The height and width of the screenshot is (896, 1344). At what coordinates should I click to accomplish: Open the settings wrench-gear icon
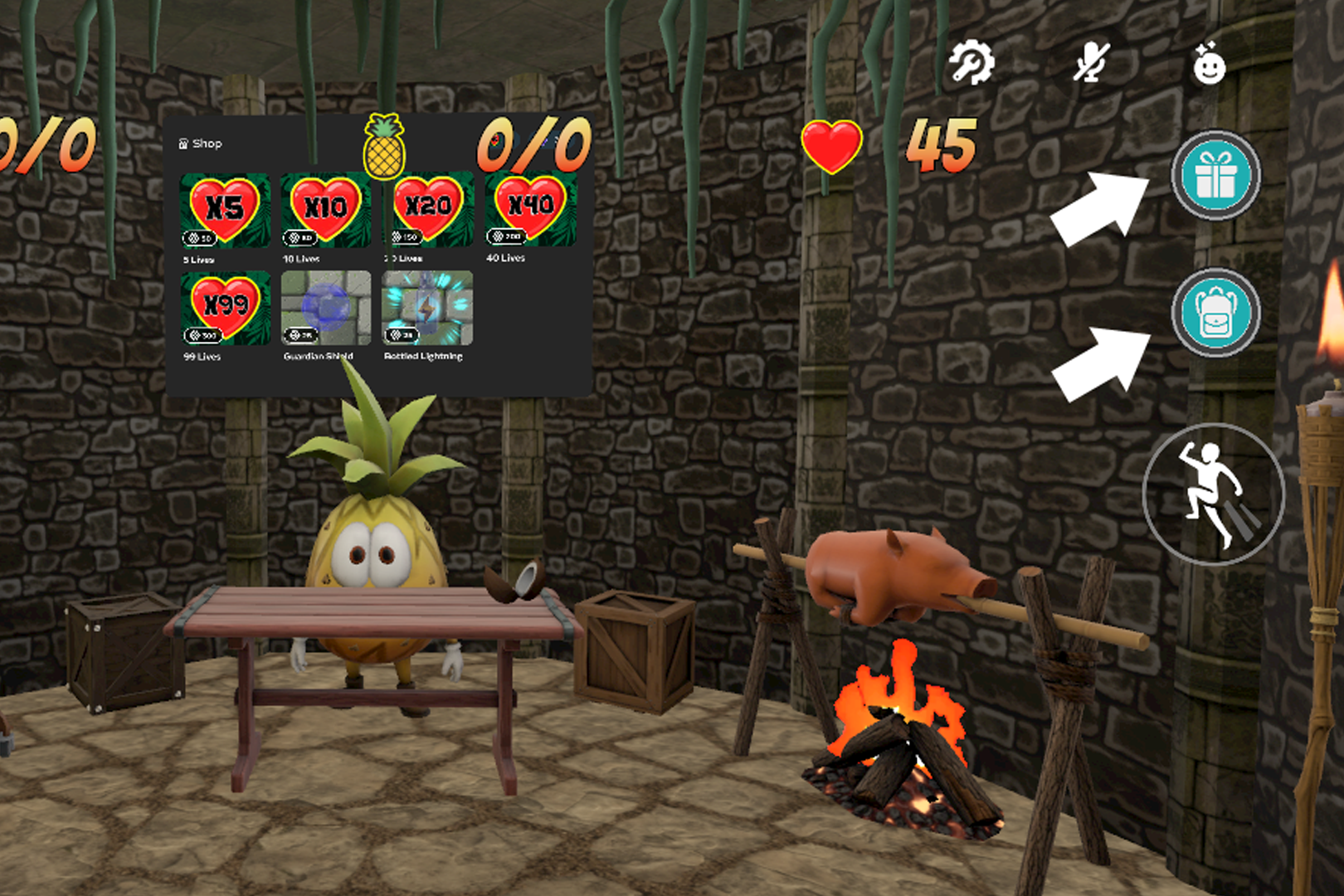pyautogui.click(x=971, y=63)
